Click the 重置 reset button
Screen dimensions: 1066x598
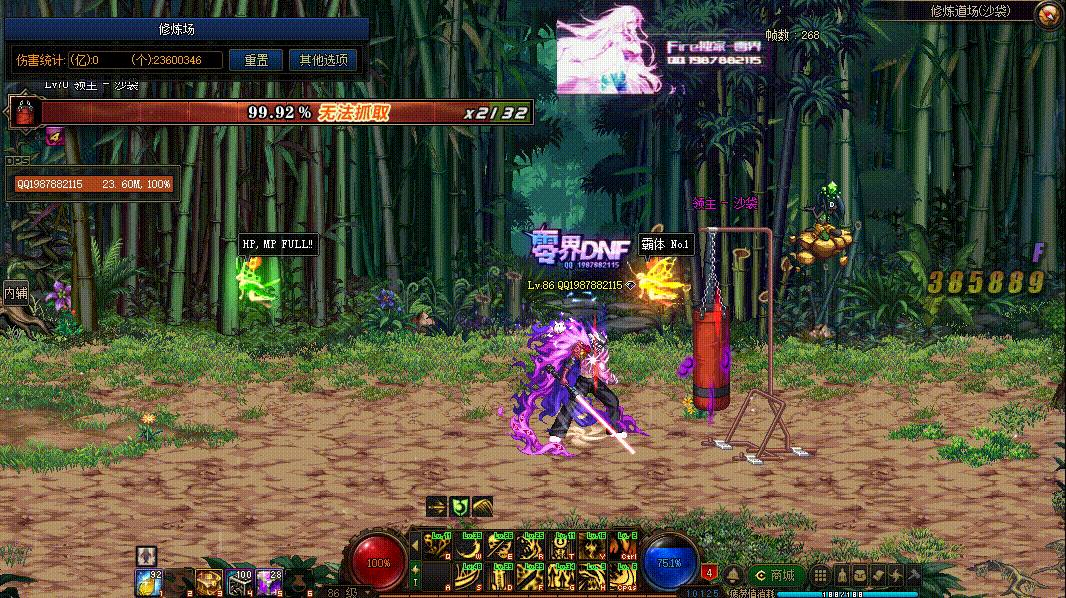[256, 60]
